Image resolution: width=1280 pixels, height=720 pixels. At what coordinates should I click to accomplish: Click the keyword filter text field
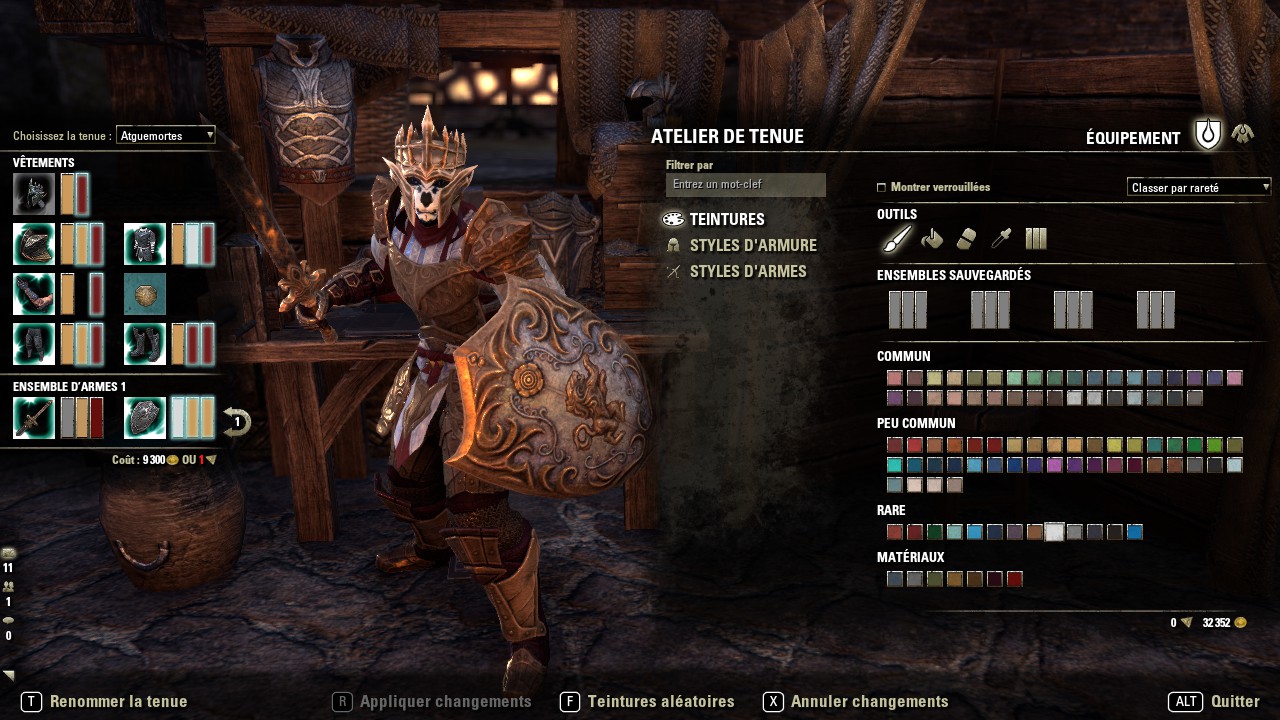point(745,185)
